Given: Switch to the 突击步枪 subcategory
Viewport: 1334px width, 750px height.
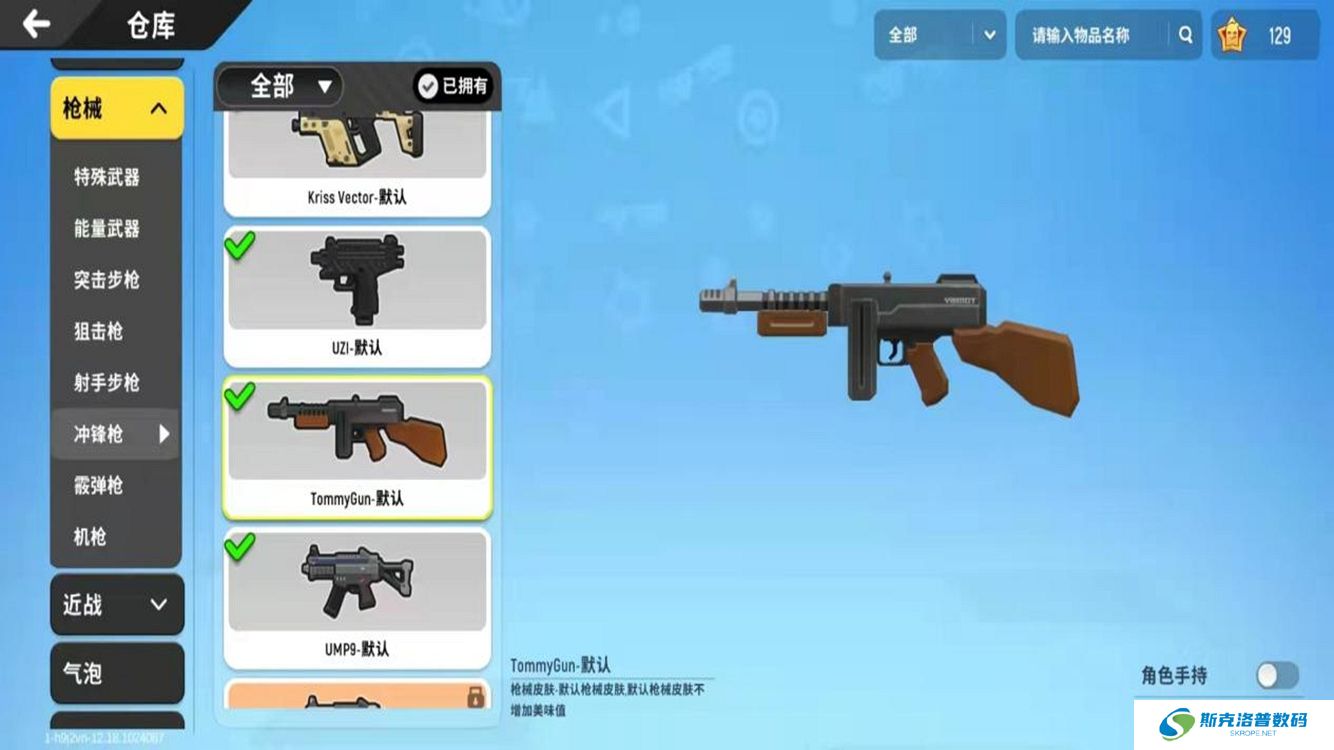Looking at the screenshot, I should (107, 280).
